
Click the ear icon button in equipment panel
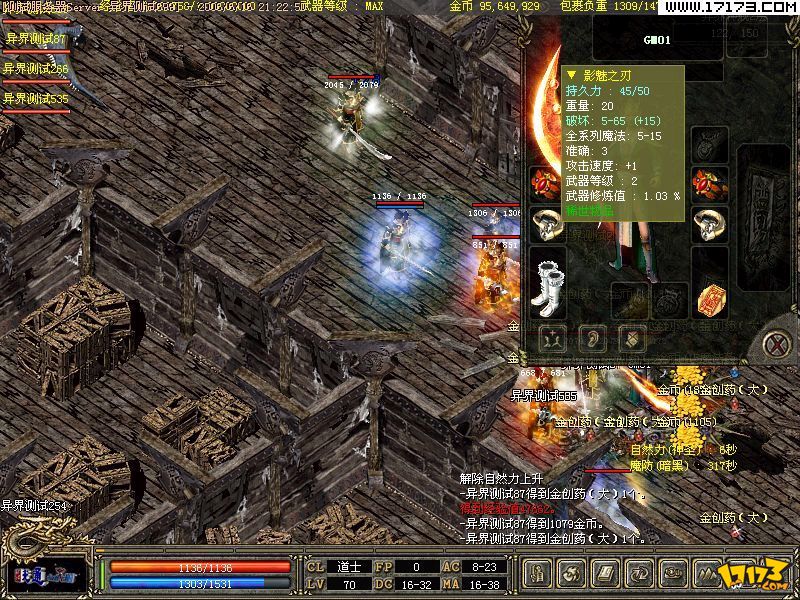pyautogui.click(x=591, y=340)
